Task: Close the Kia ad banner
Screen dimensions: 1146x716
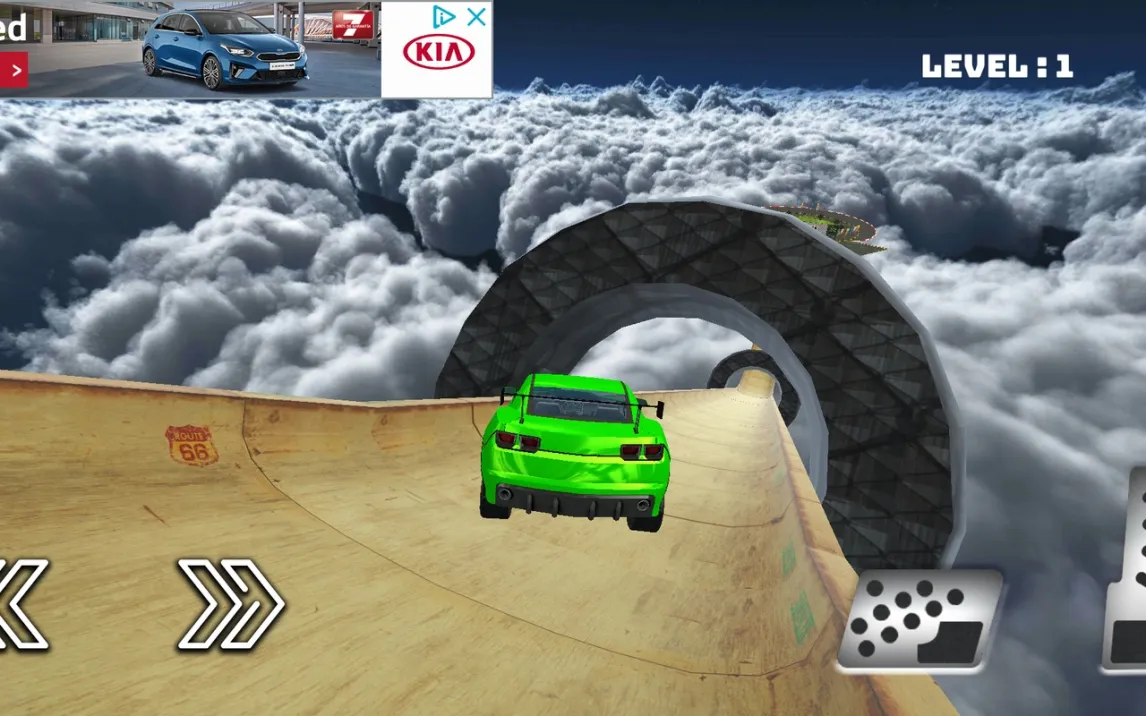Action: [477, 16]
